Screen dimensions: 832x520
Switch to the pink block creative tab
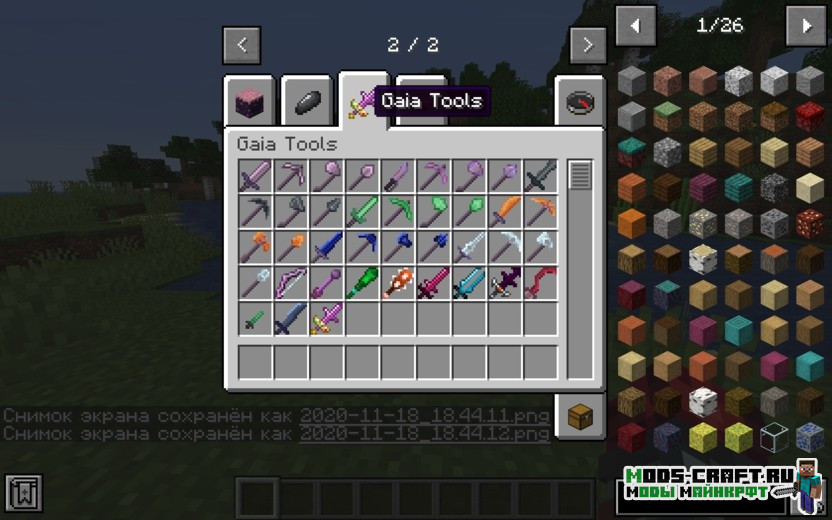click(249, 102)
